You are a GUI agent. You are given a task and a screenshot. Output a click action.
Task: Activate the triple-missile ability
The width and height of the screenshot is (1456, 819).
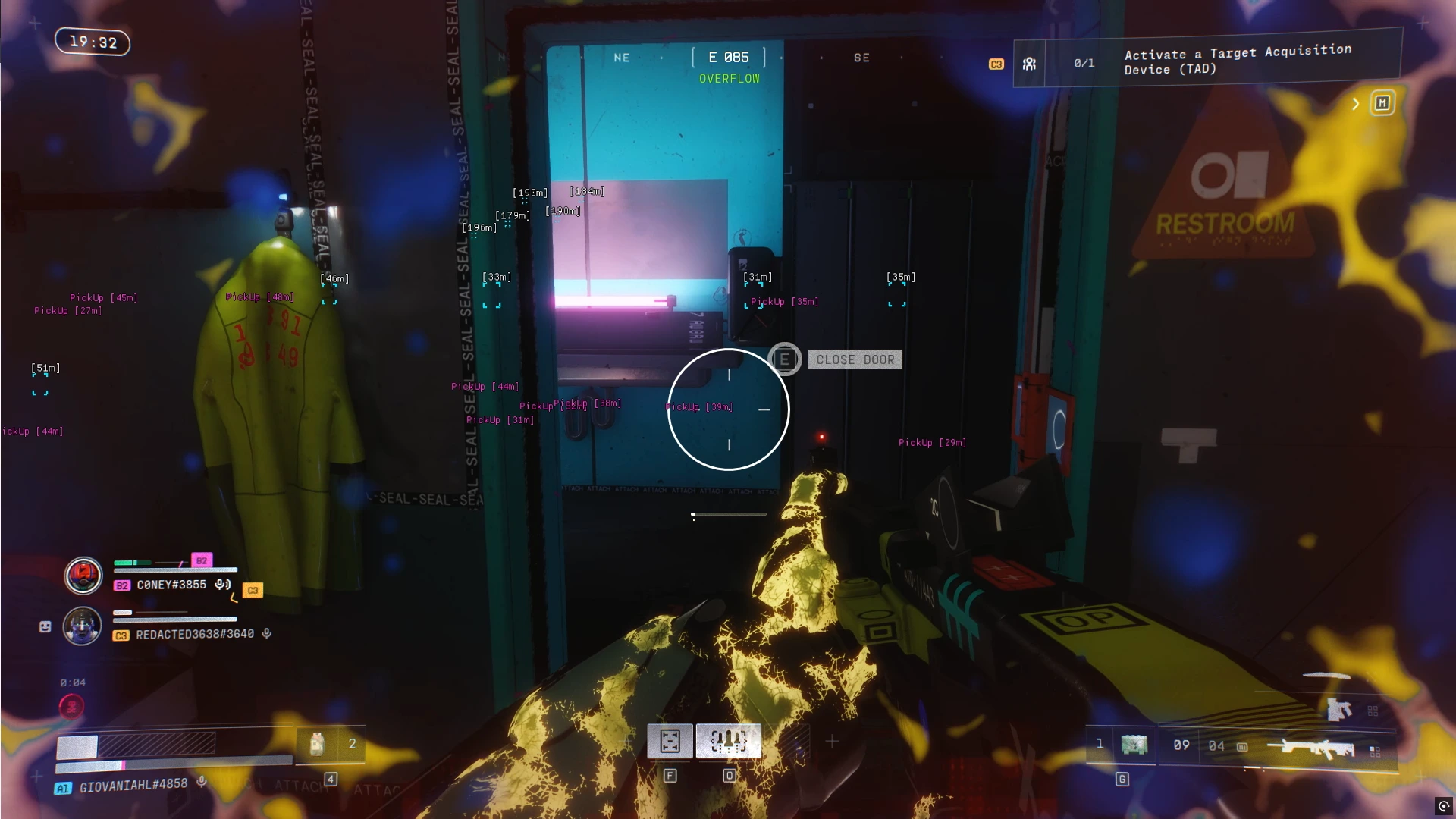tap(729, 741)
